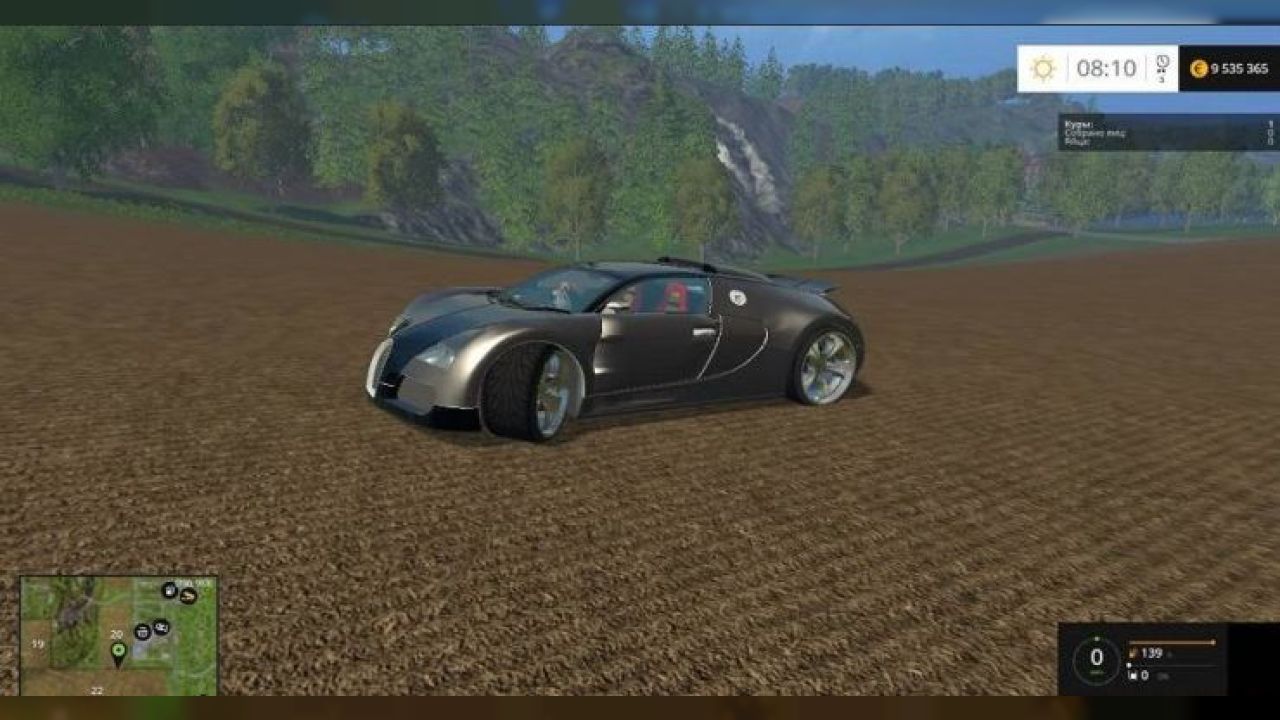Click the clock time-scale icon
Image resolution: width=1280 pixels, height=720 pixels.
click(1162, 65)
